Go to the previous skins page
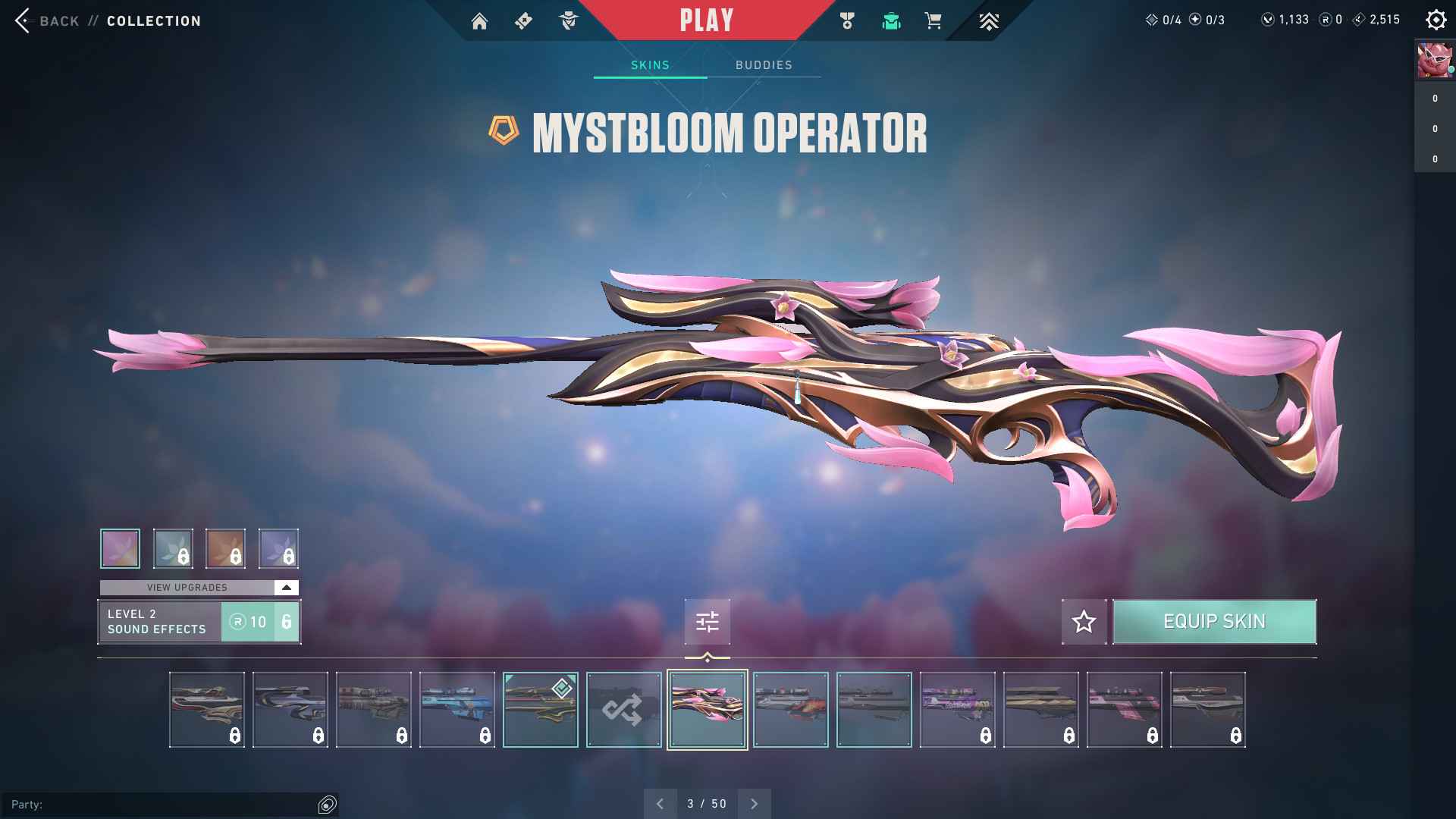The image size is (1456, 819). [x=660, y=804]
